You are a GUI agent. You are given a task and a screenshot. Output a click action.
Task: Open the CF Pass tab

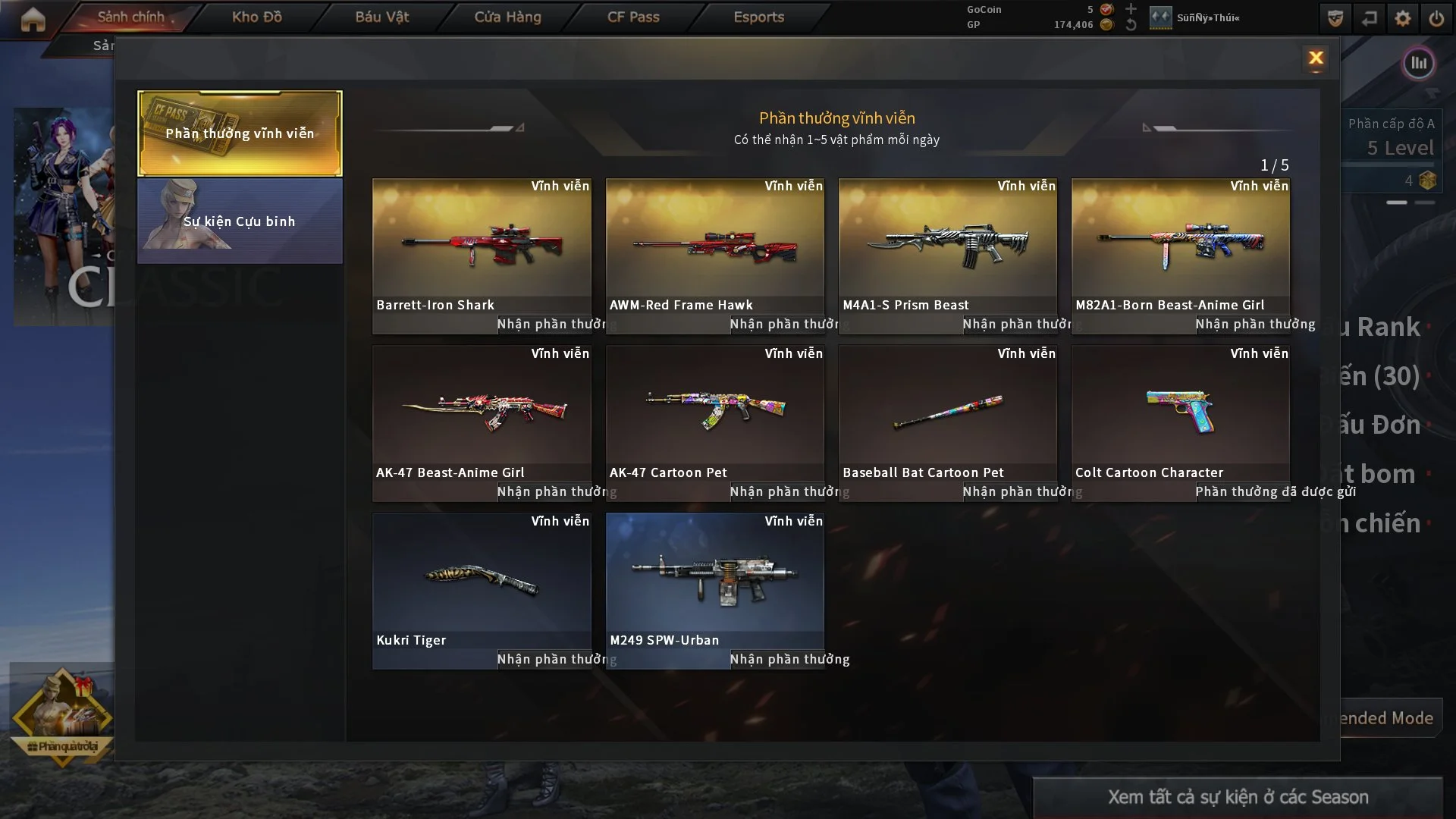(x=633, y=17)
